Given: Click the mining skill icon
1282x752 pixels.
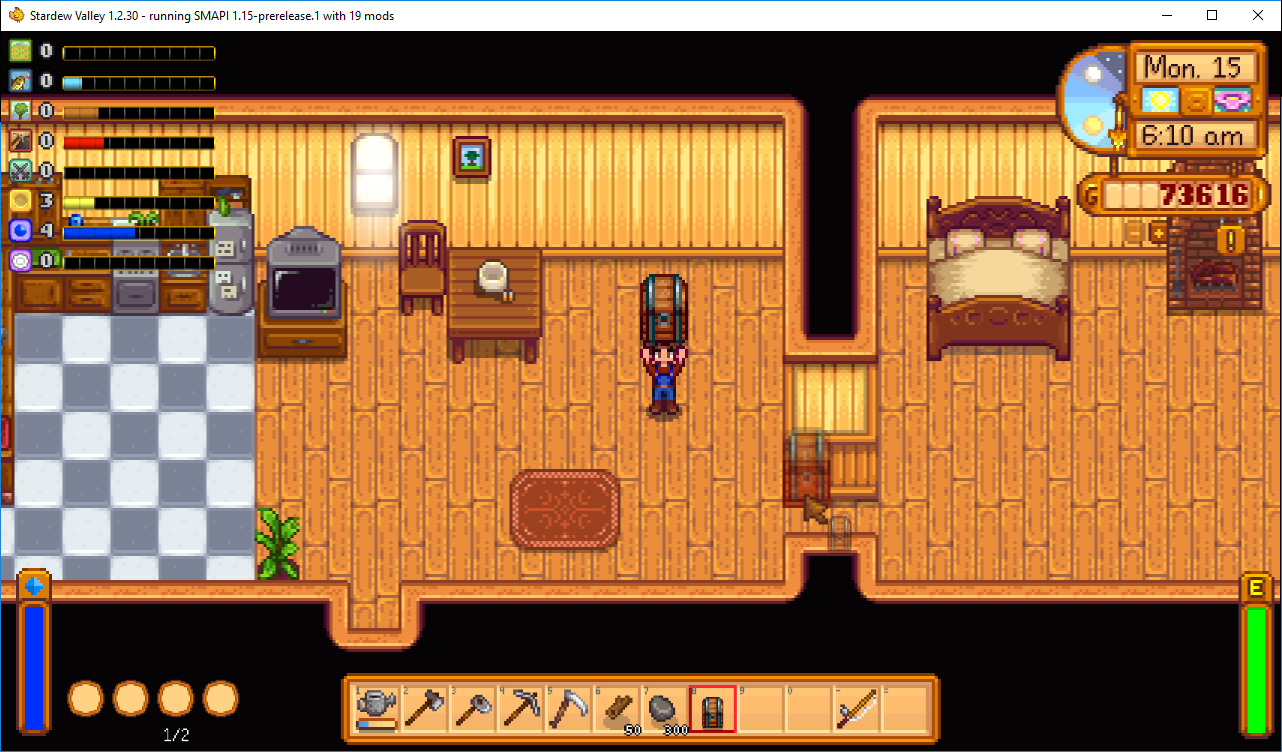Looking at the screenshot, I should pos(21,141).
